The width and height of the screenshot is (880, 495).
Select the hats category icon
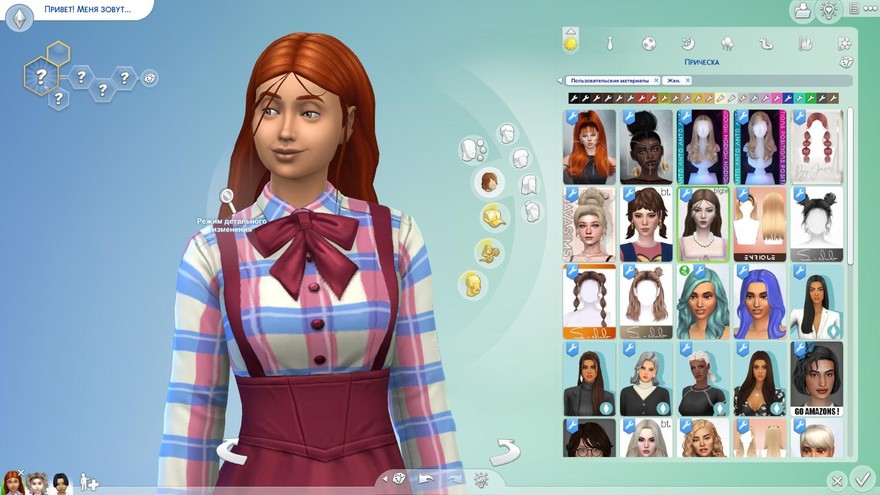pos(492,215)
